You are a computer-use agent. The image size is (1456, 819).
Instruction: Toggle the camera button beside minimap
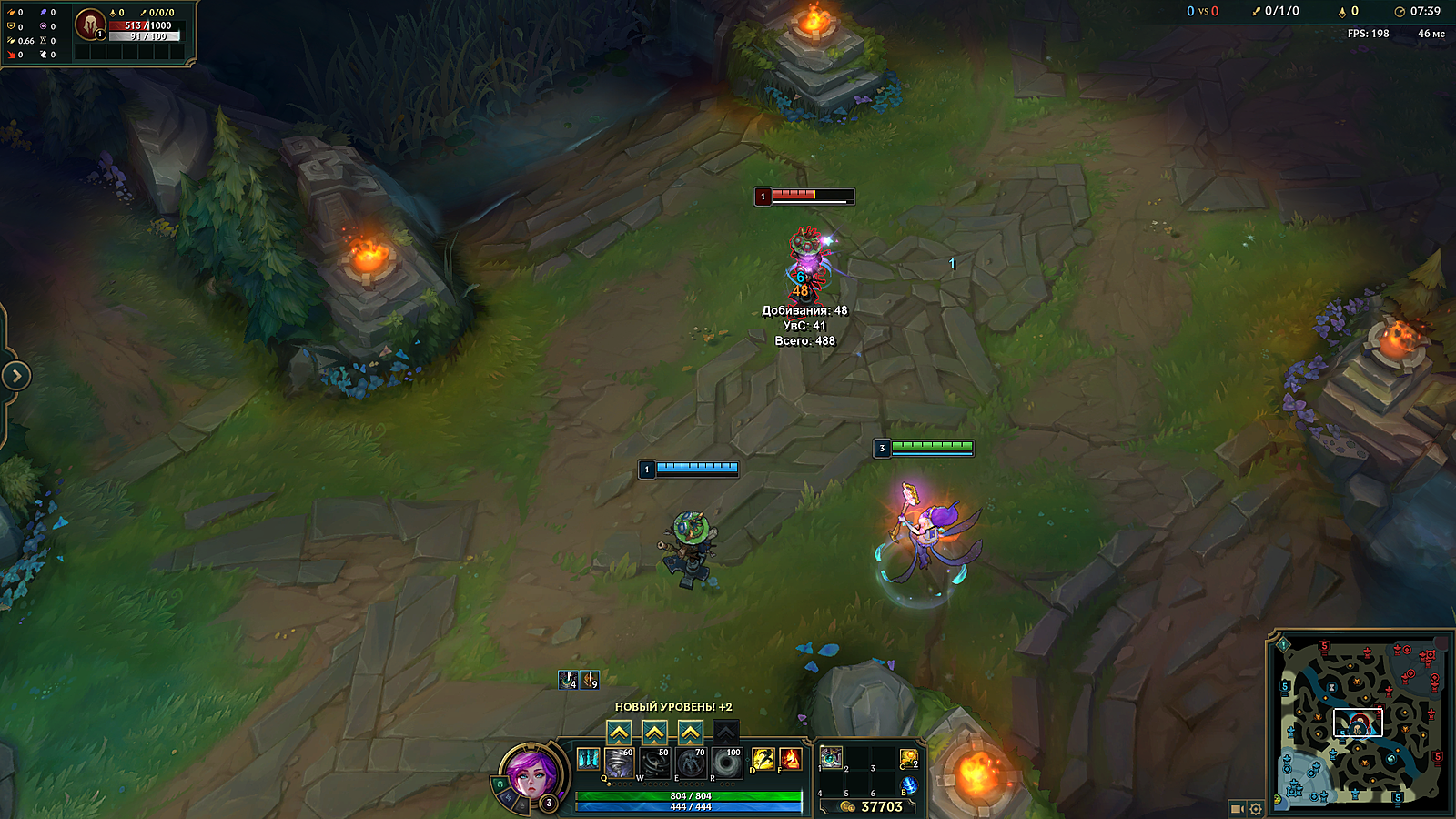1237,808
